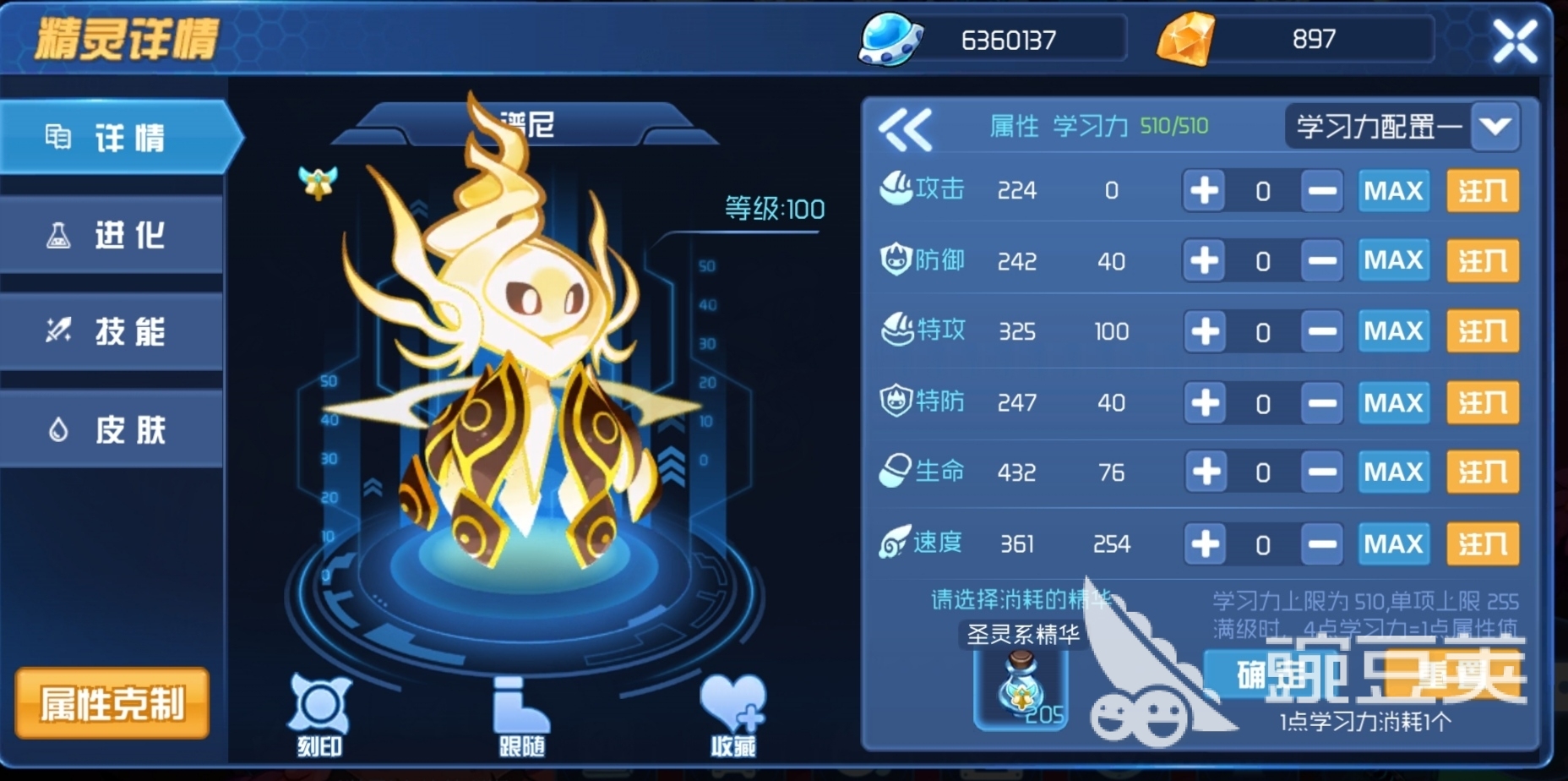The width and height of the screenshot is (1568, 781).
Task: Enable MAX for the 特防 stat
Action: tap(1392, 403)
